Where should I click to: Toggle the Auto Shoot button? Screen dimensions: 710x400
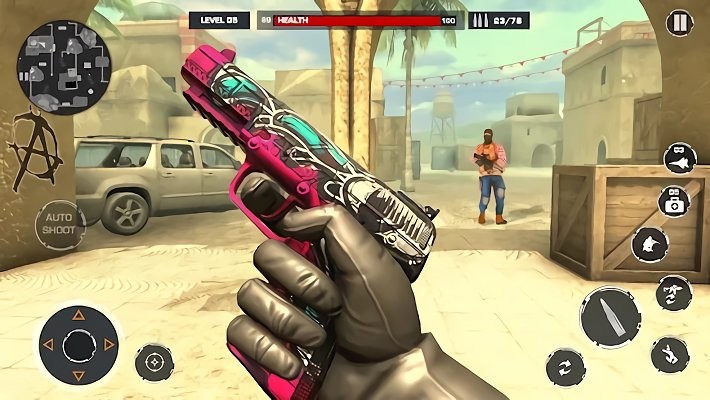tap(61, 223)
